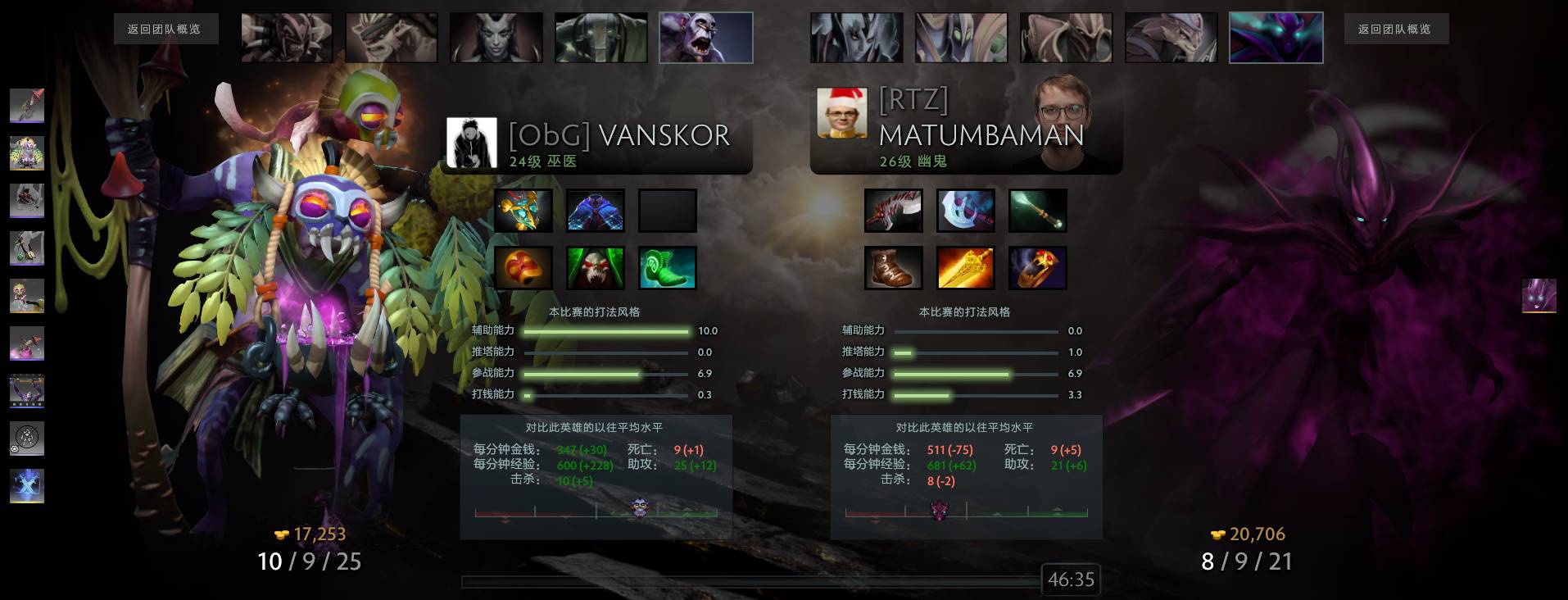Switch to the Rubick hero tab on the right team

tap(961, 37)
